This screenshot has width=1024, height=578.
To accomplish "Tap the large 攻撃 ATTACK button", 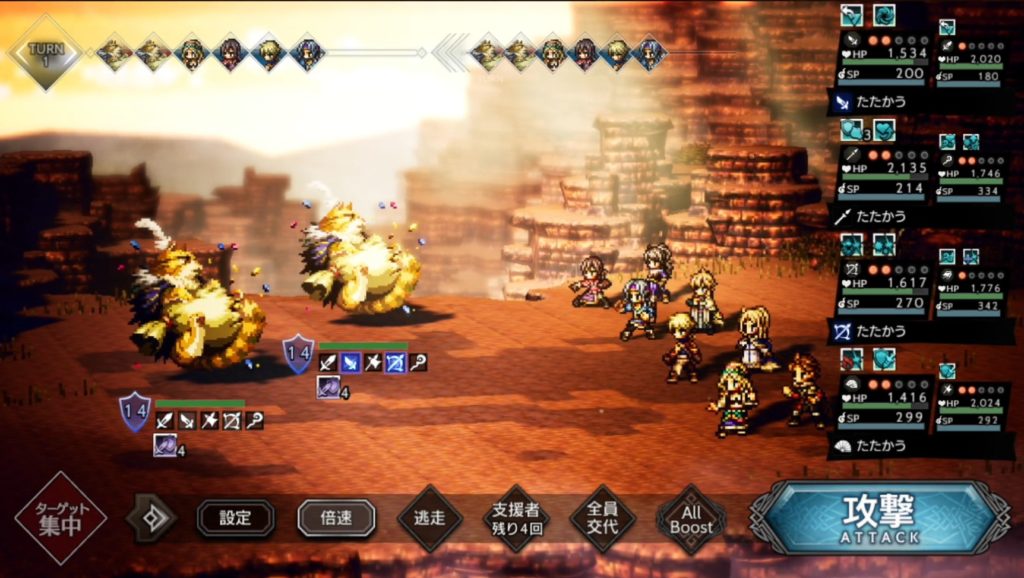I will [879, 518].
